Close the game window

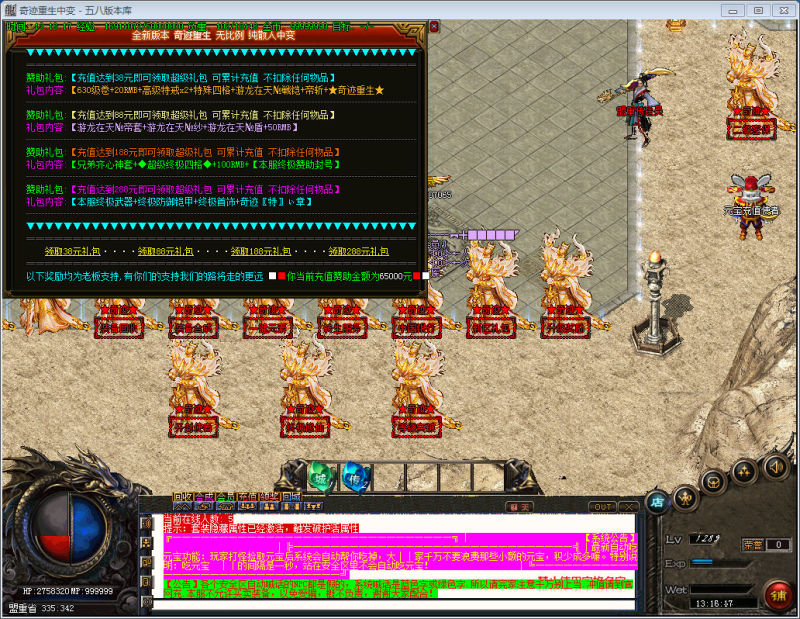point(783,9)
